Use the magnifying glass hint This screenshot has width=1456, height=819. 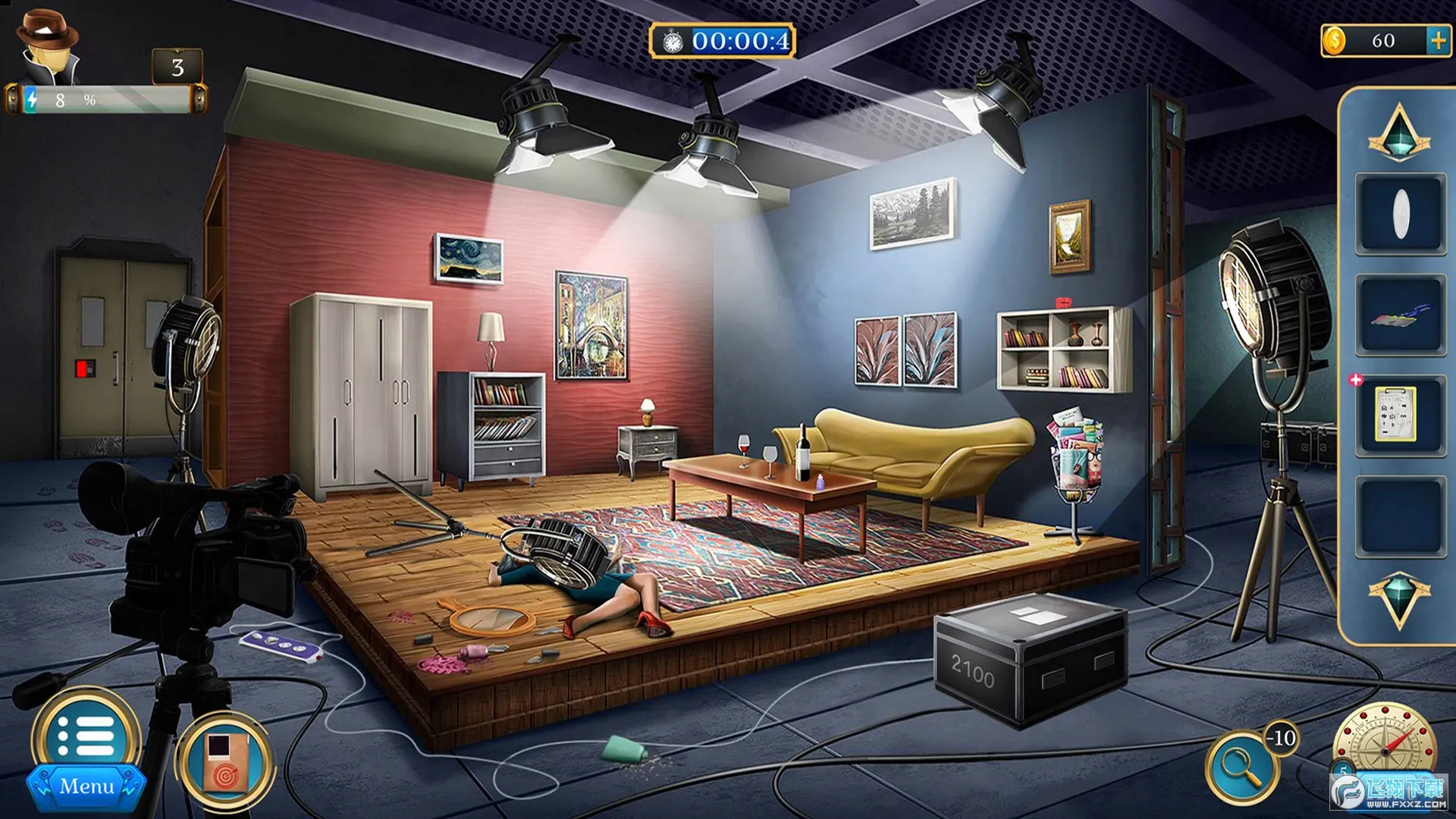click(x=1241, y=768)
